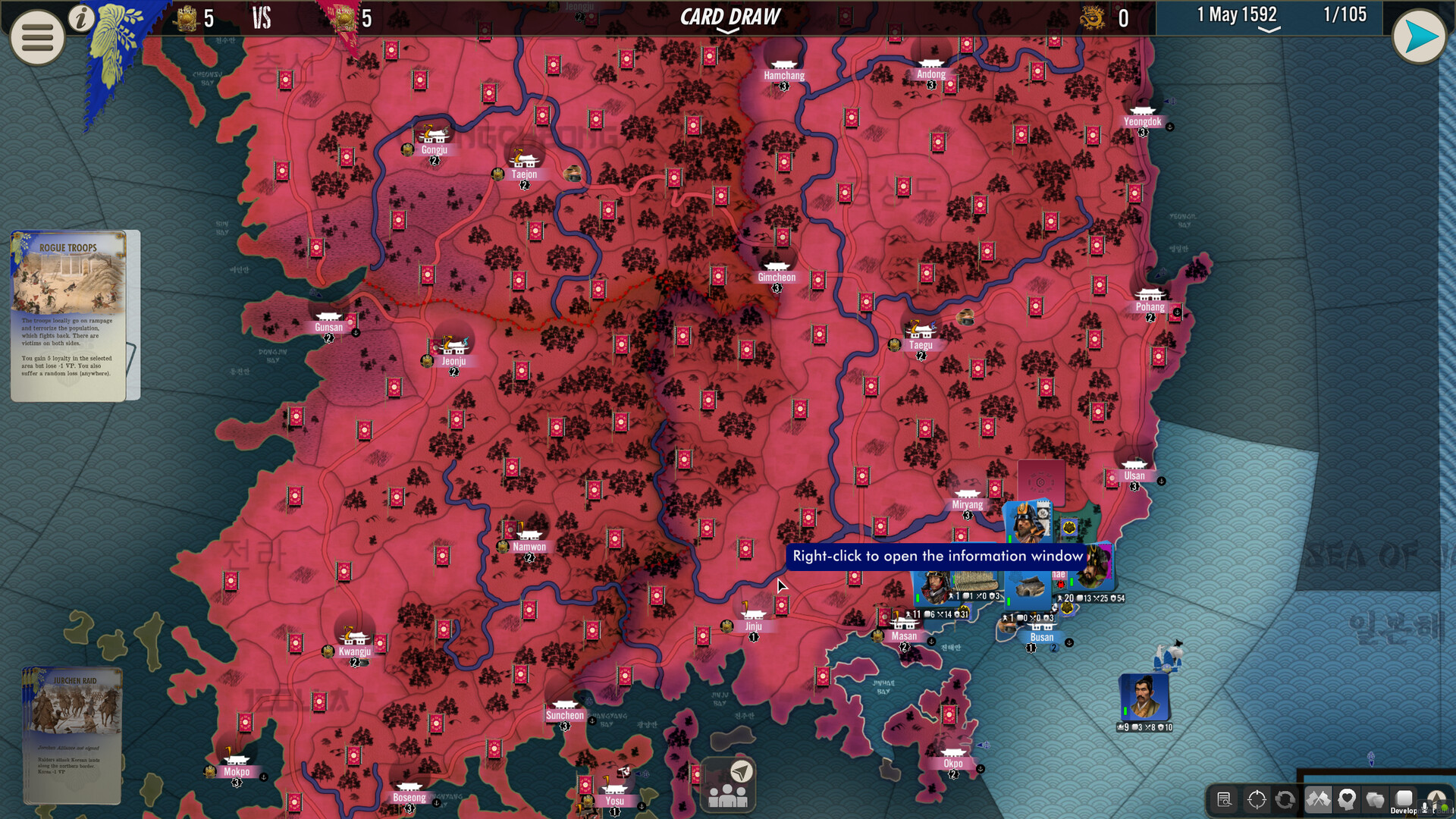Toggle the microphone in the bottom-right corner
This screenshot has width=1456, height=819.
tap(1425, 807)
